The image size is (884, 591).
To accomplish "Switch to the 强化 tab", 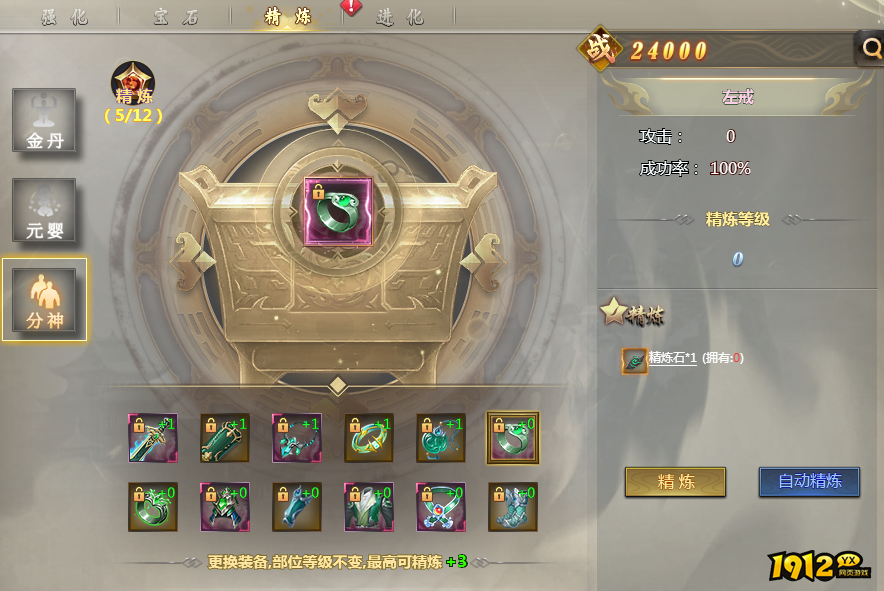I will [x=65, y=17].
